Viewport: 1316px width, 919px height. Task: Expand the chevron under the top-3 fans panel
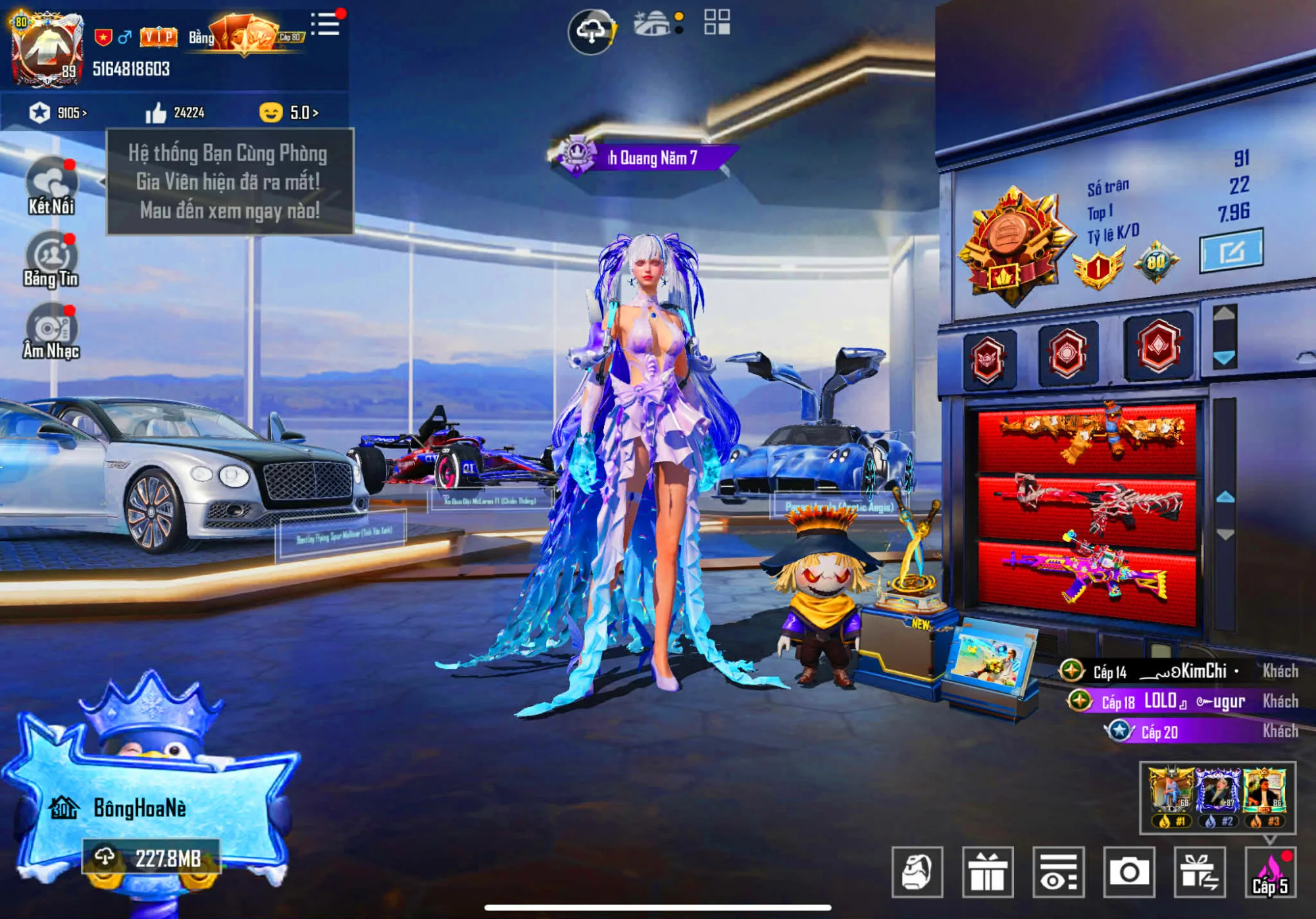(1268, 839)
